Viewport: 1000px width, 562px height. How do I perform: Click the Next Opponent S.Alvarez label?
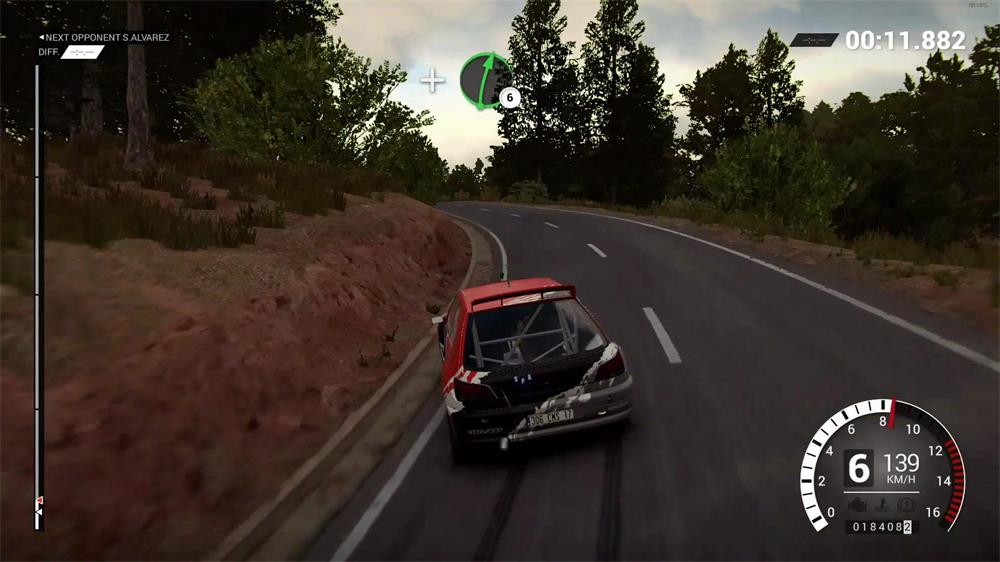(104, 38)
